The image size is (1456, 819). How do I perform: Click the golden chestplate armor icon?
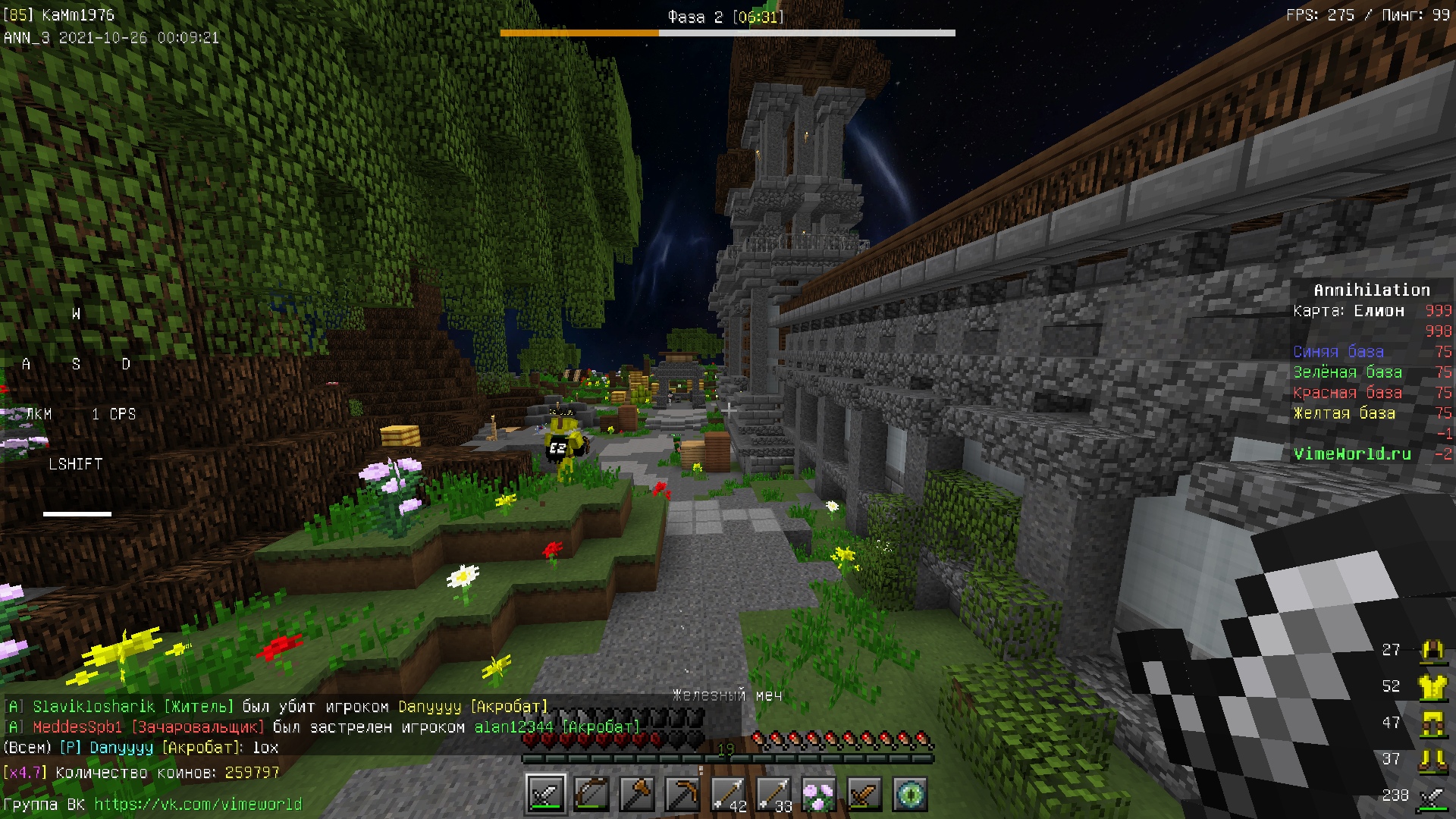point(1432,686)
